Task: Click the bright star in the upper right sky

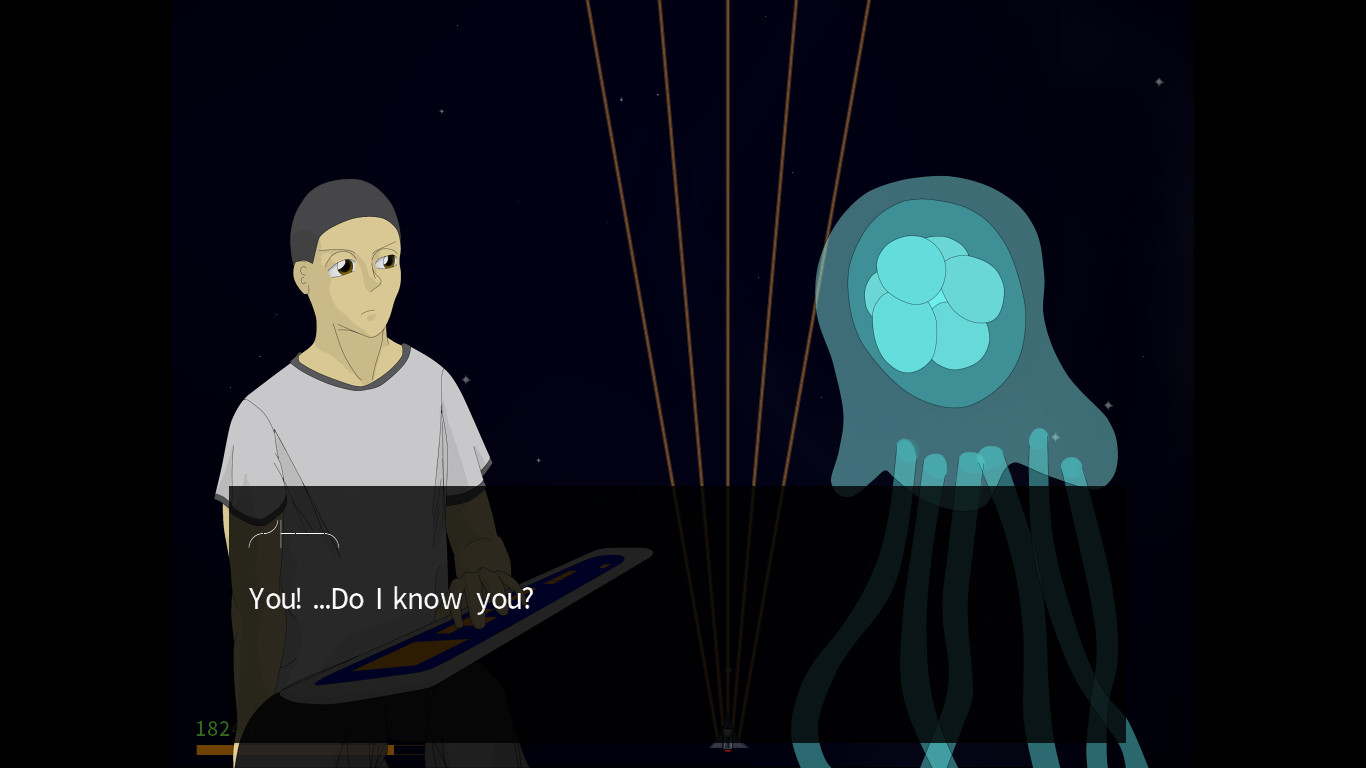Action: tap(1159, 83)
